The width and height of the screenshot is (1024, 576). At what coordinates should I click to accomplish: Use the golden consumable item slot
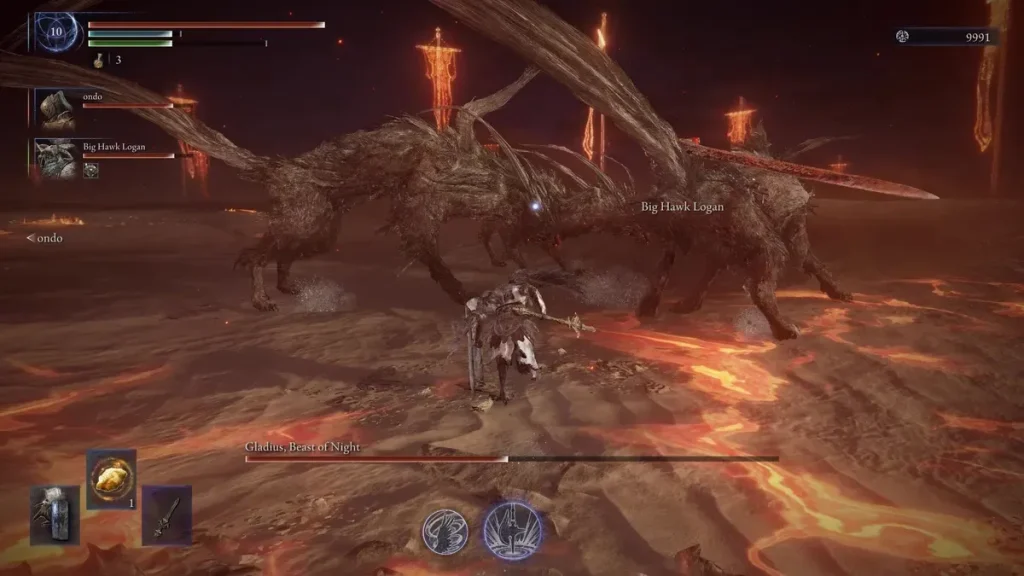110,479
